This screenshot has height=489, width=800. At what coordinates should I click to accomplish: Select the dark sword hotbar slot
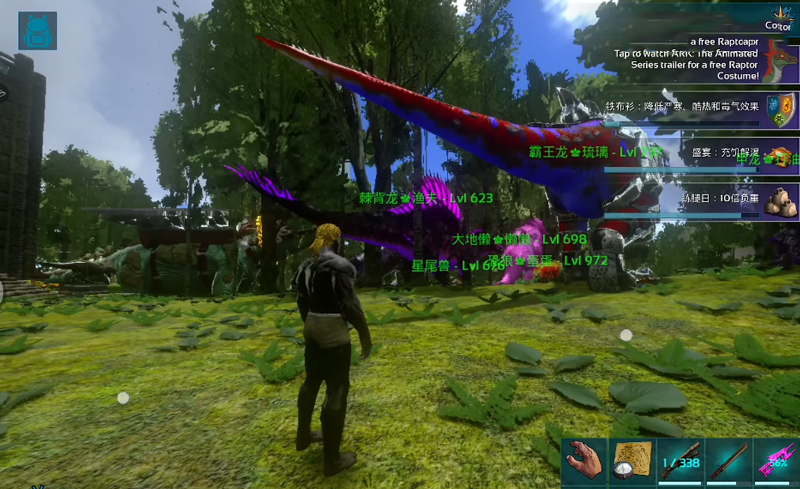pos(728,462)
